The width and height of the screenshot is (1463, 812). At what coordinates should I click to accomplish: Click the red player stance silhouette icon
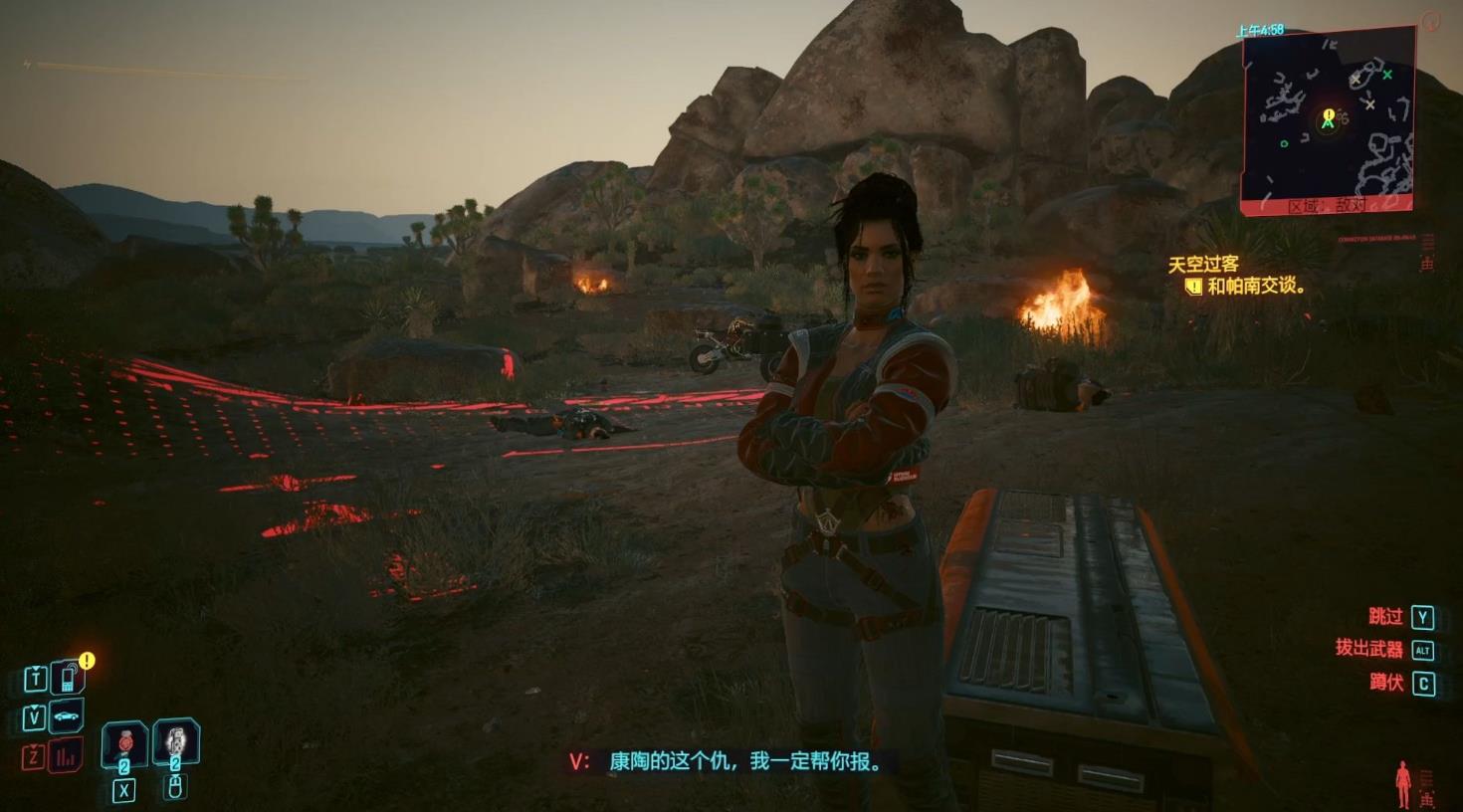click(1403, 782)
